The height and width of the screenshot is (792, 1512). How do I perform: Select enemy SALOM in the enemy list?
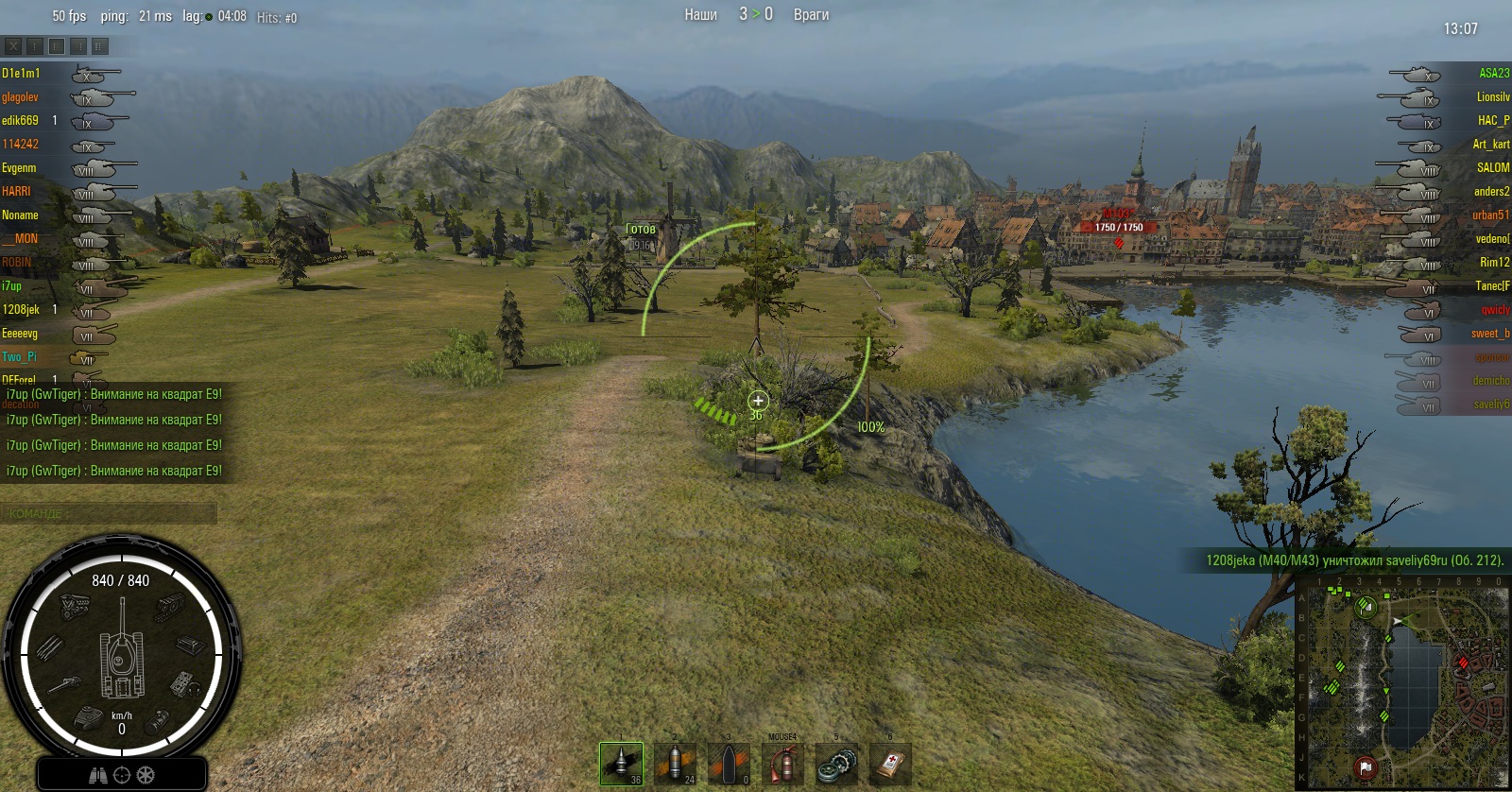(1493, 168)
